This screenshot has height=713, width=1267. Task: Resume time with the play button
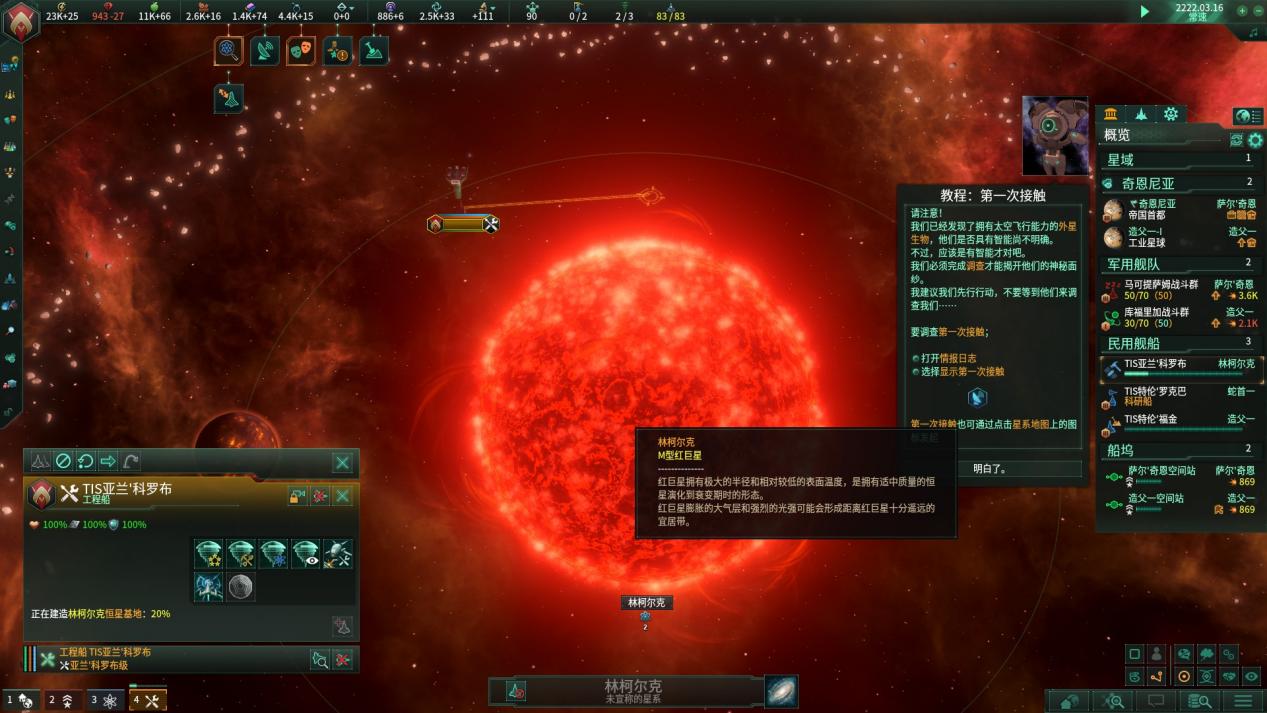(1145, 11)
